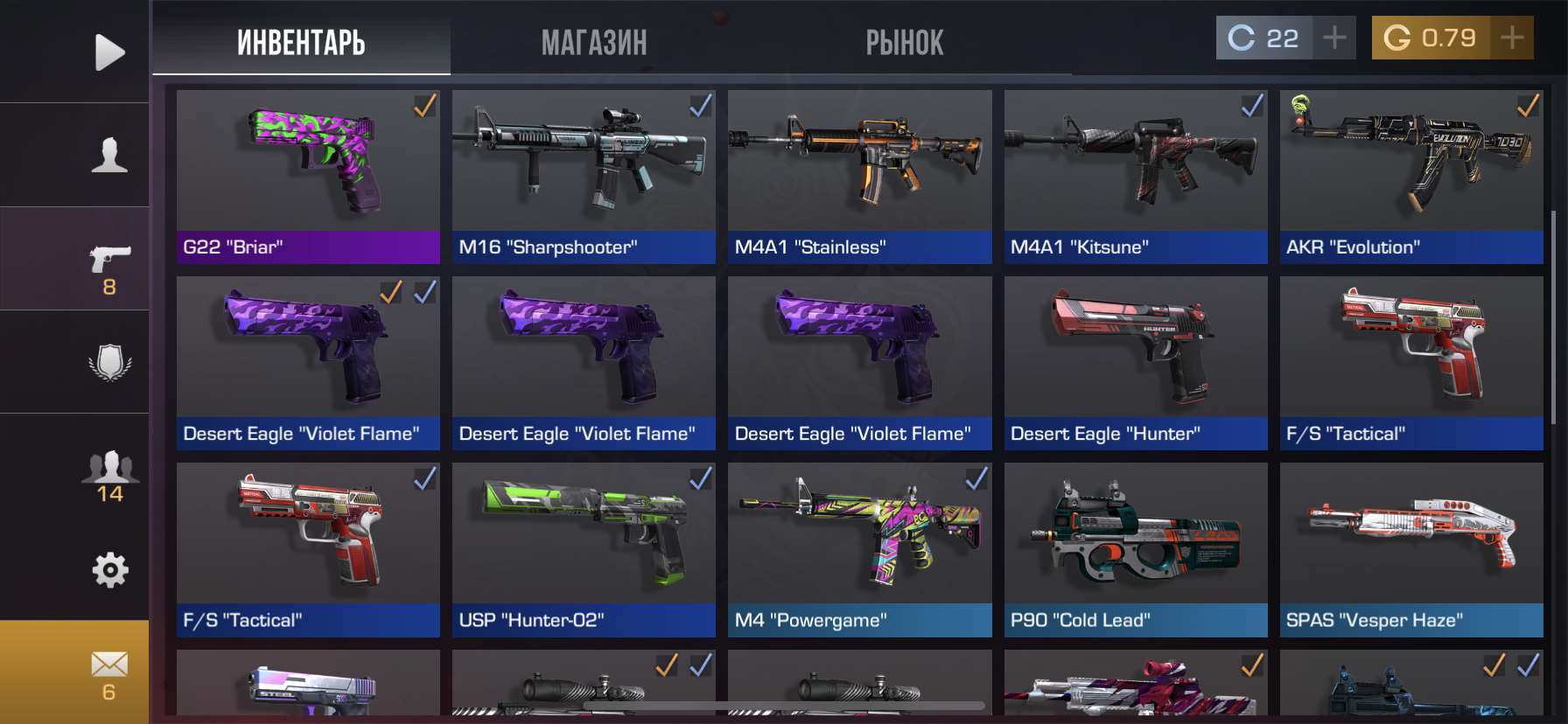The image size is (1568, 724).
Task: Select the Инвентарь tab
Action: pyautogui.click(x=301, y=42)
